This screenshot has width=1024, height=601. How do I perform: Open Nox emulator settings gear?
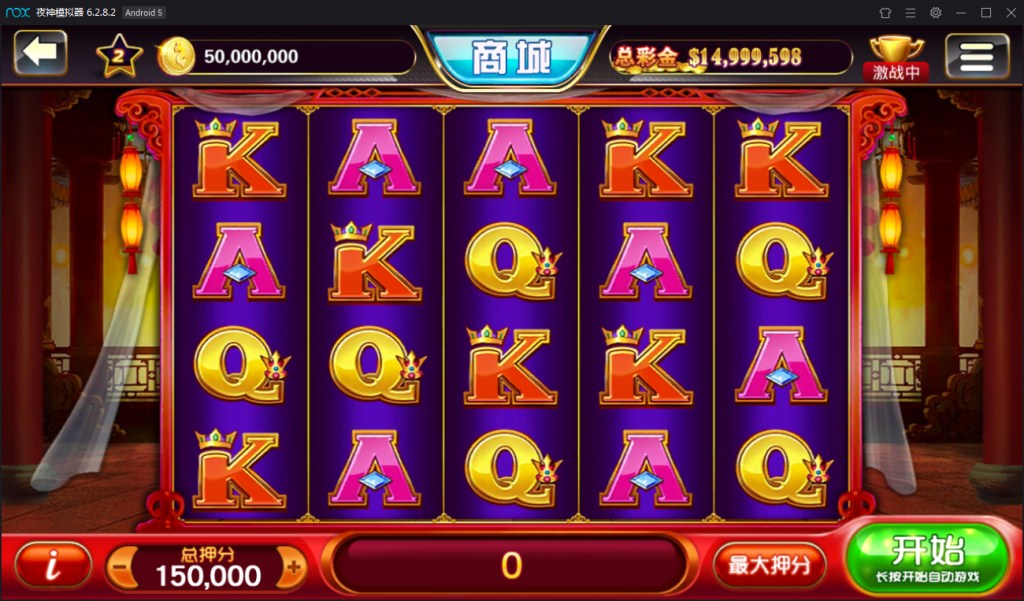point(935,12)
